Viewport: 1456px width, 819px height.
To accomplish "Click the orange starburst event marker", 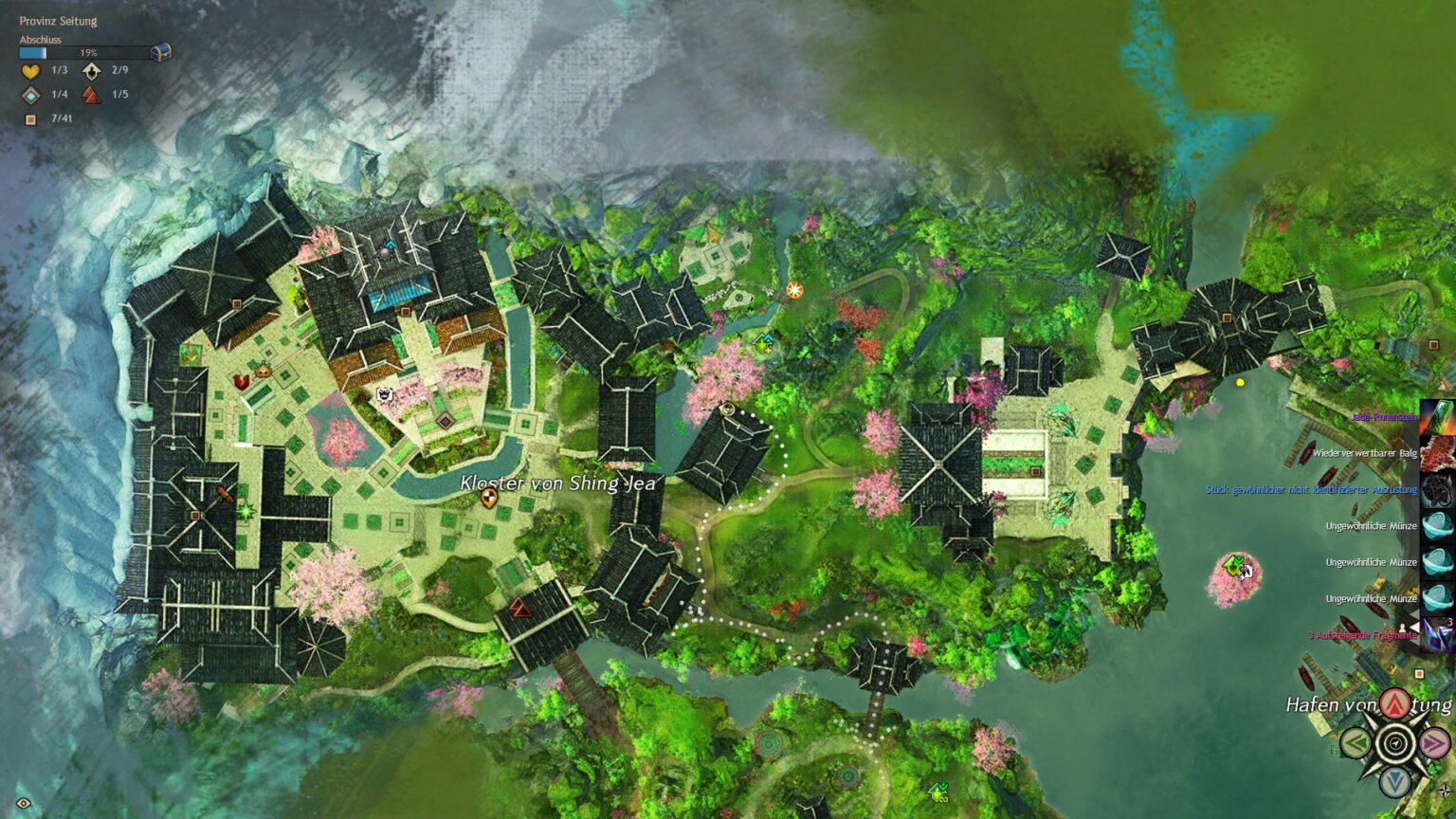I will 794,289.
